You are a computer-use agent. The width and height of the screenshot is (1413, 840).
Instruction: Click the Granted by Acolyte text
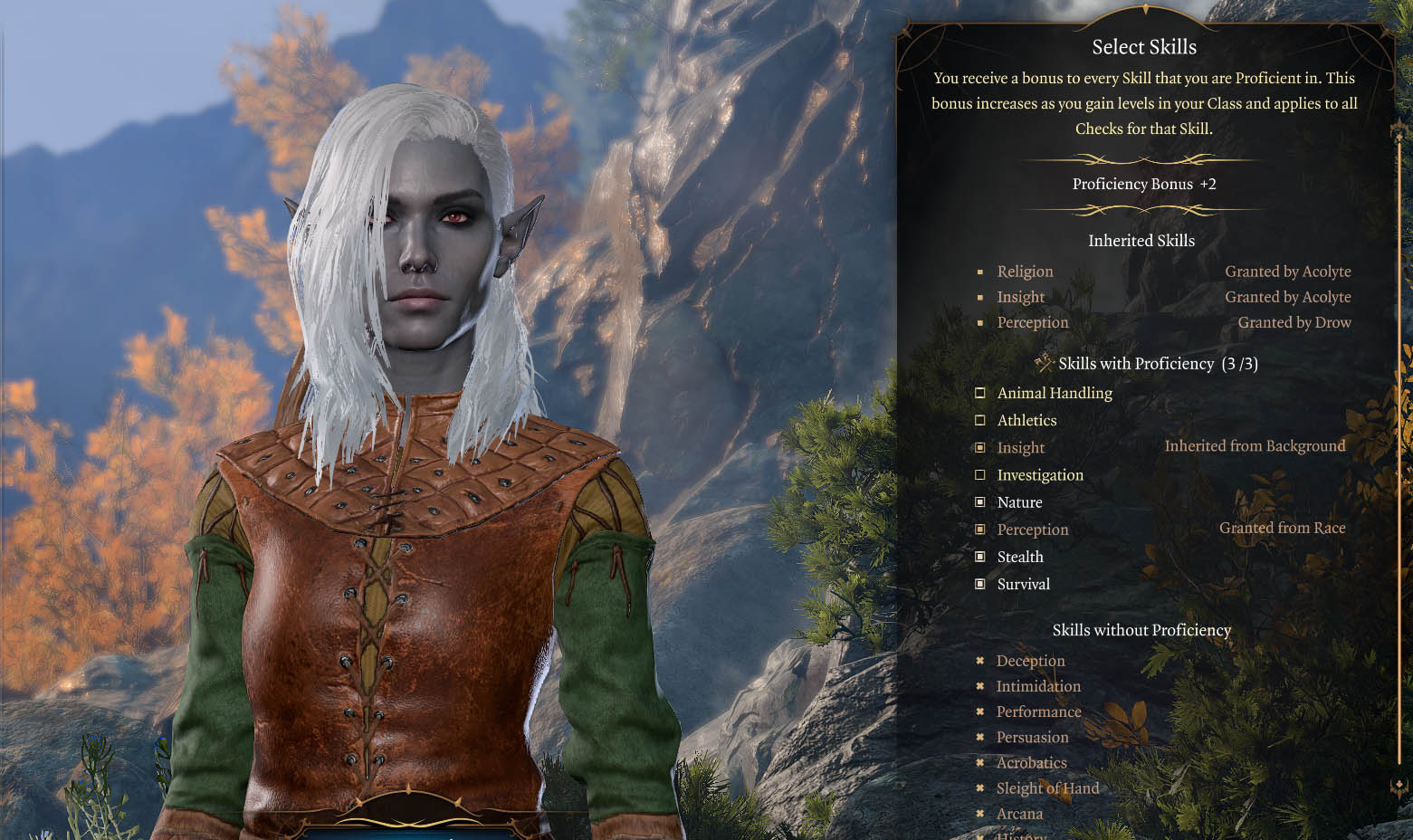coord(1288,271)
